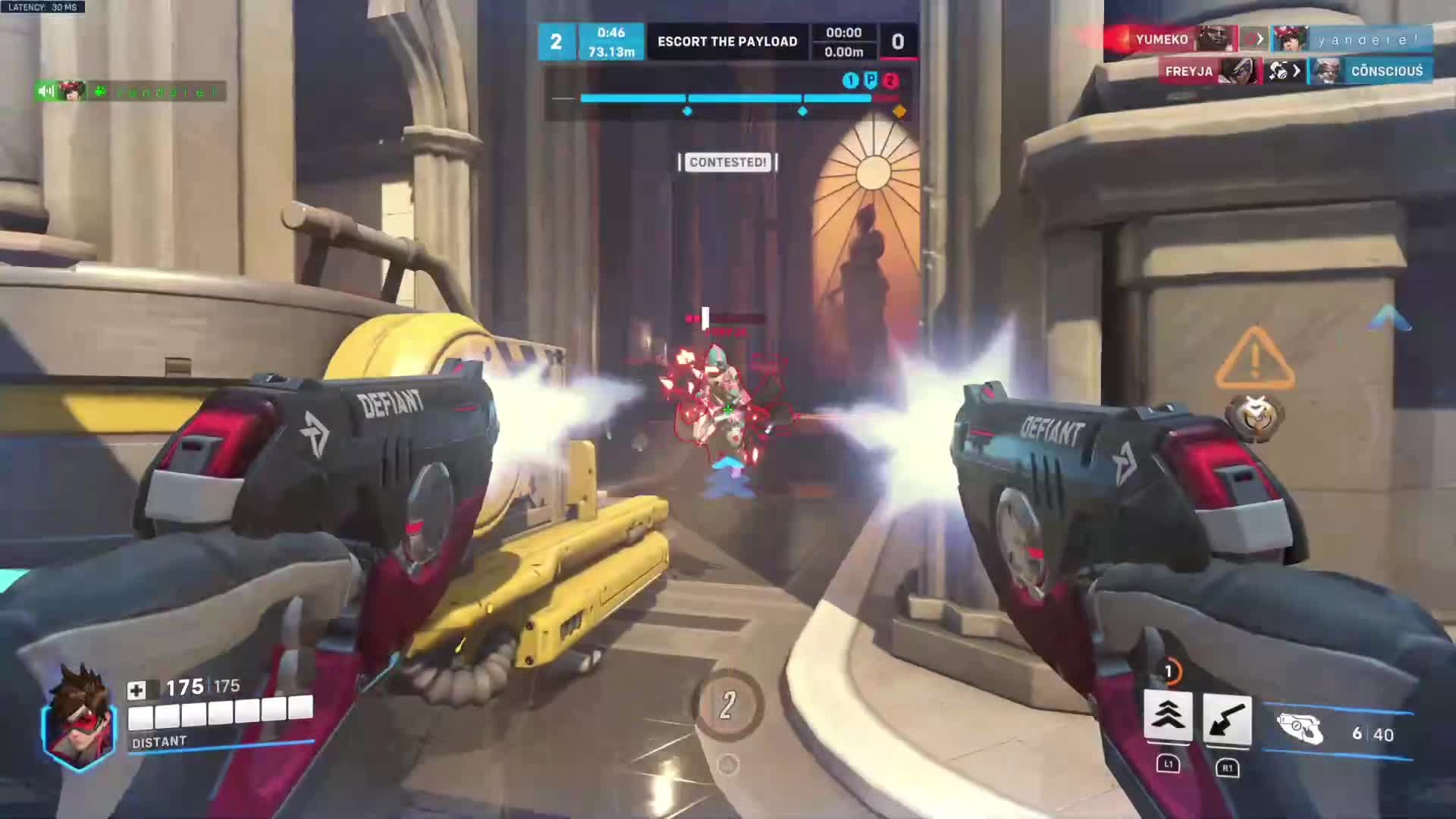Activate Tracer's Blink ability icon

[1168, 716]
